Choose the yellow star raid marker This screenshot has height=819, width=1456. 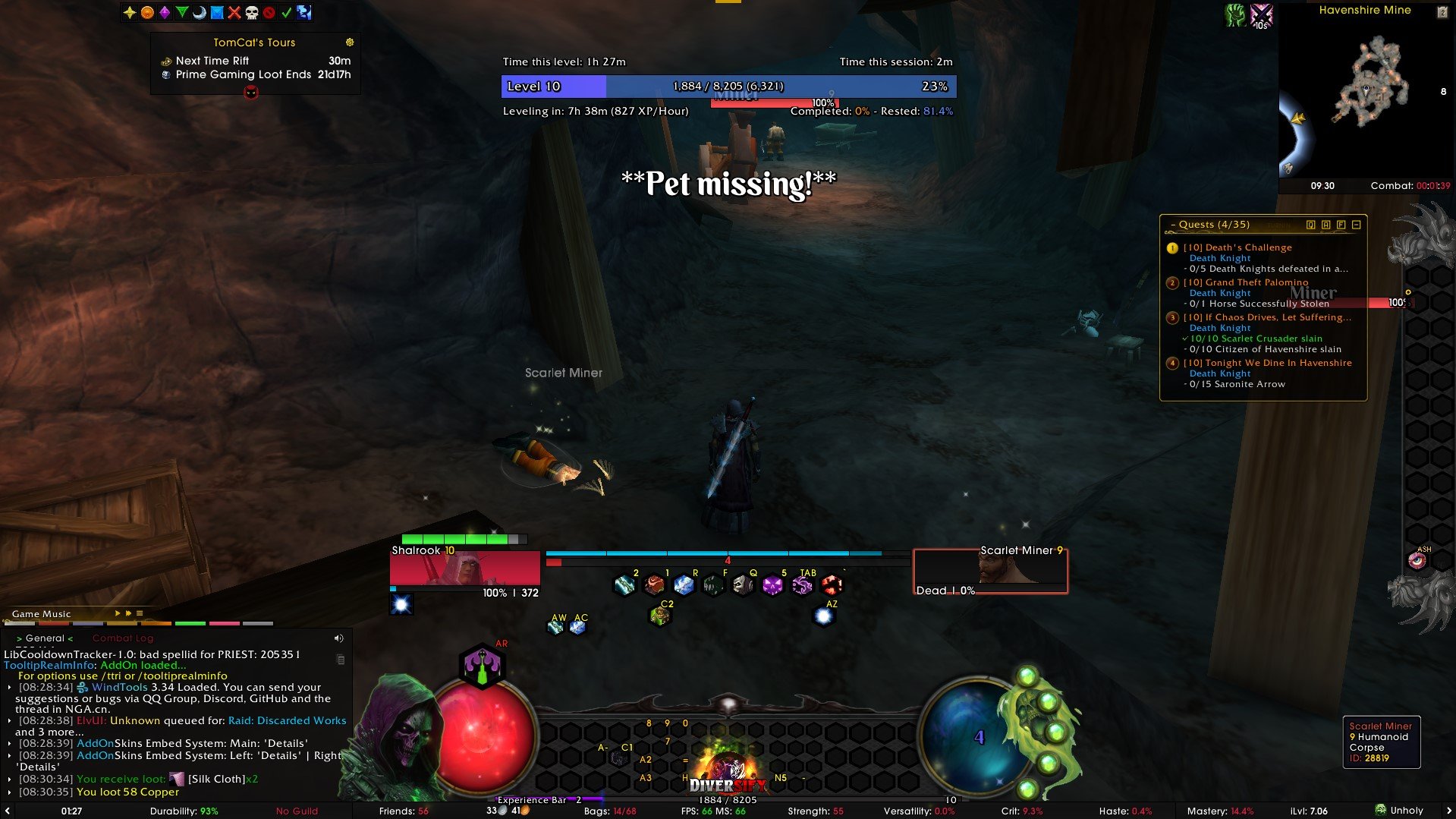[130, 12]
